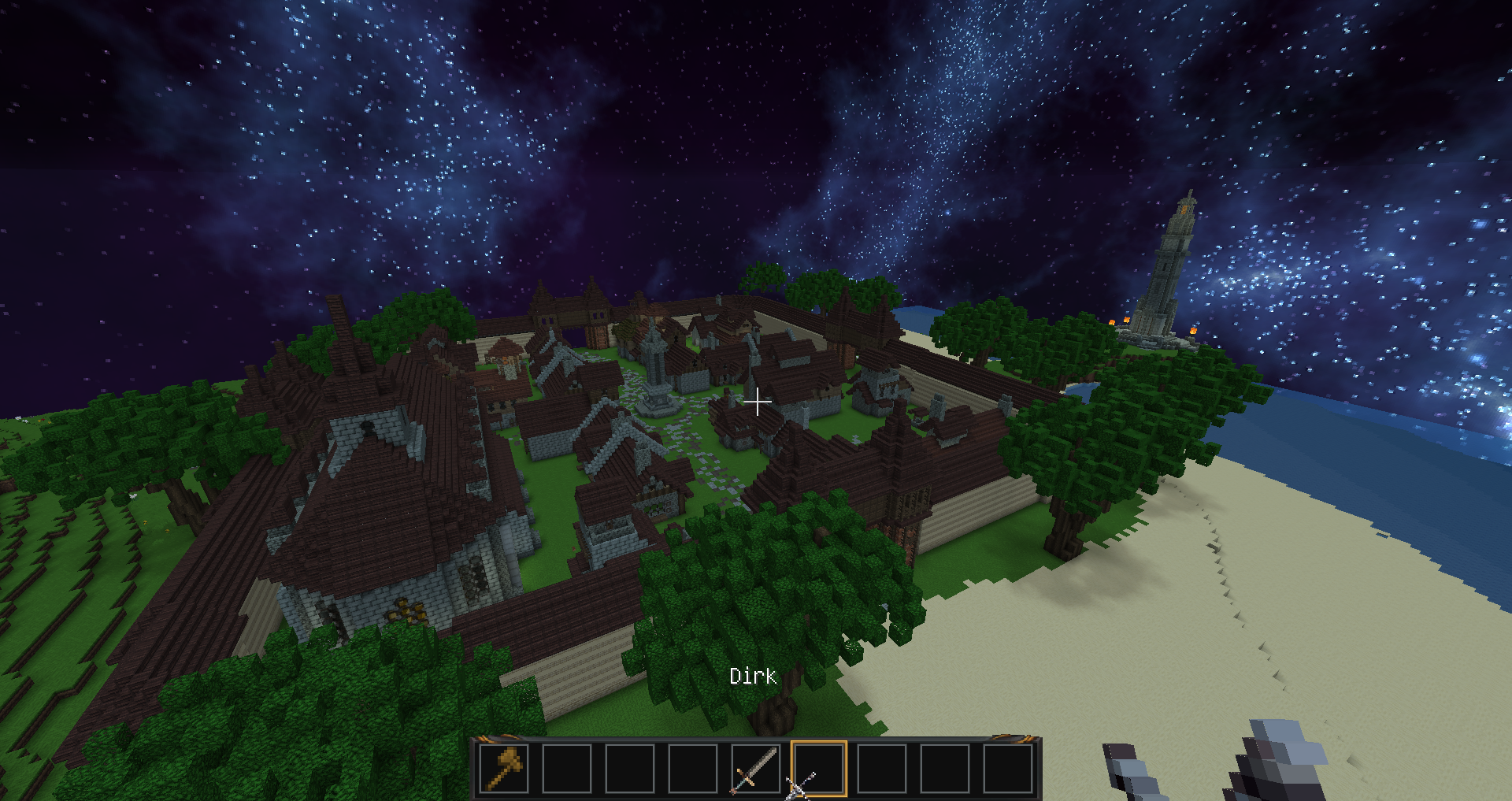The width and height of the screenshot is (1512, 801).
Task: Select the golden hammer hotbar slot
Action: (x=504, y=768)
